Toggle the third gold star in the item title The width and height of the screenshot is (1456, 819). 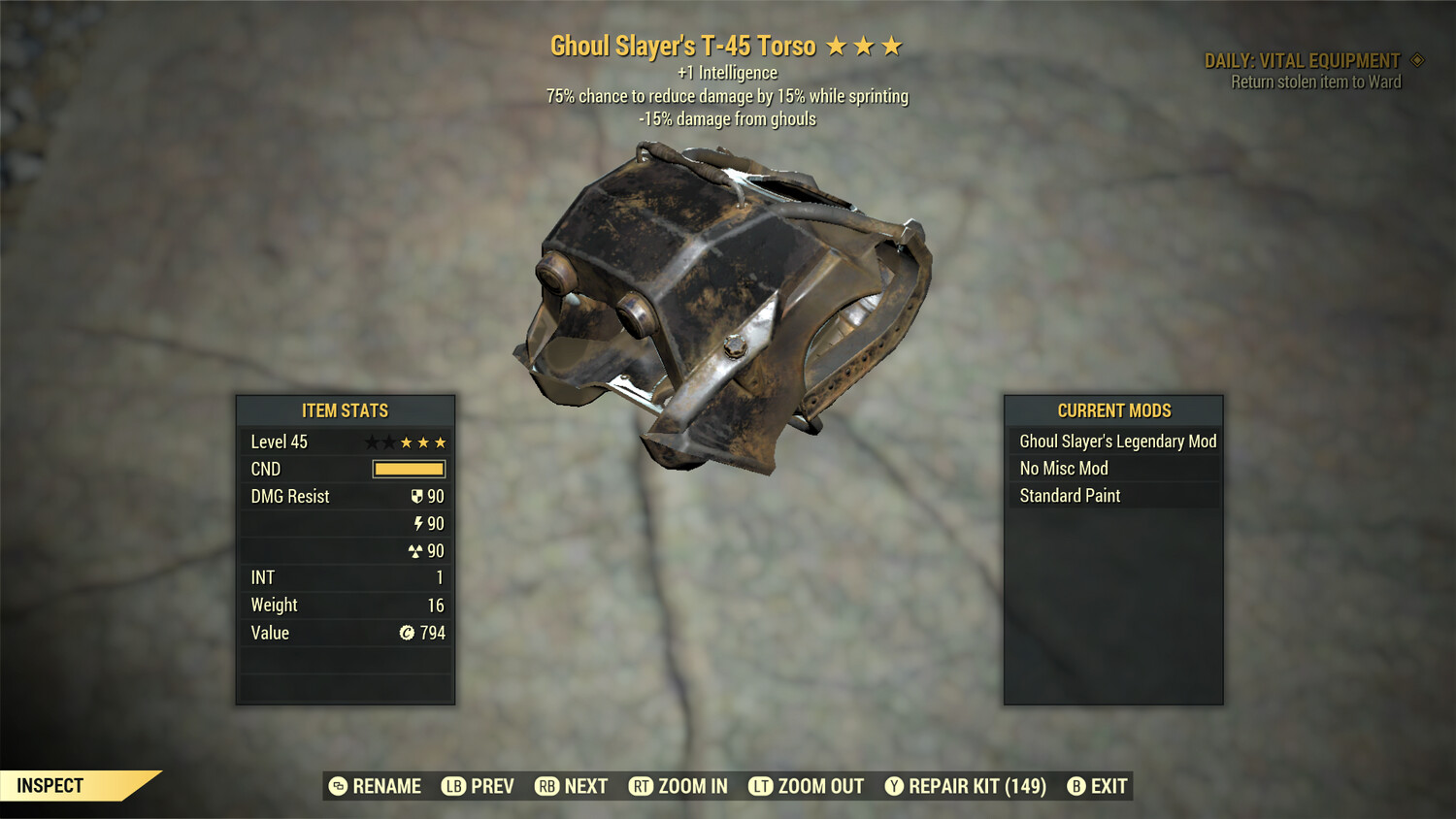tap(892, 46)
